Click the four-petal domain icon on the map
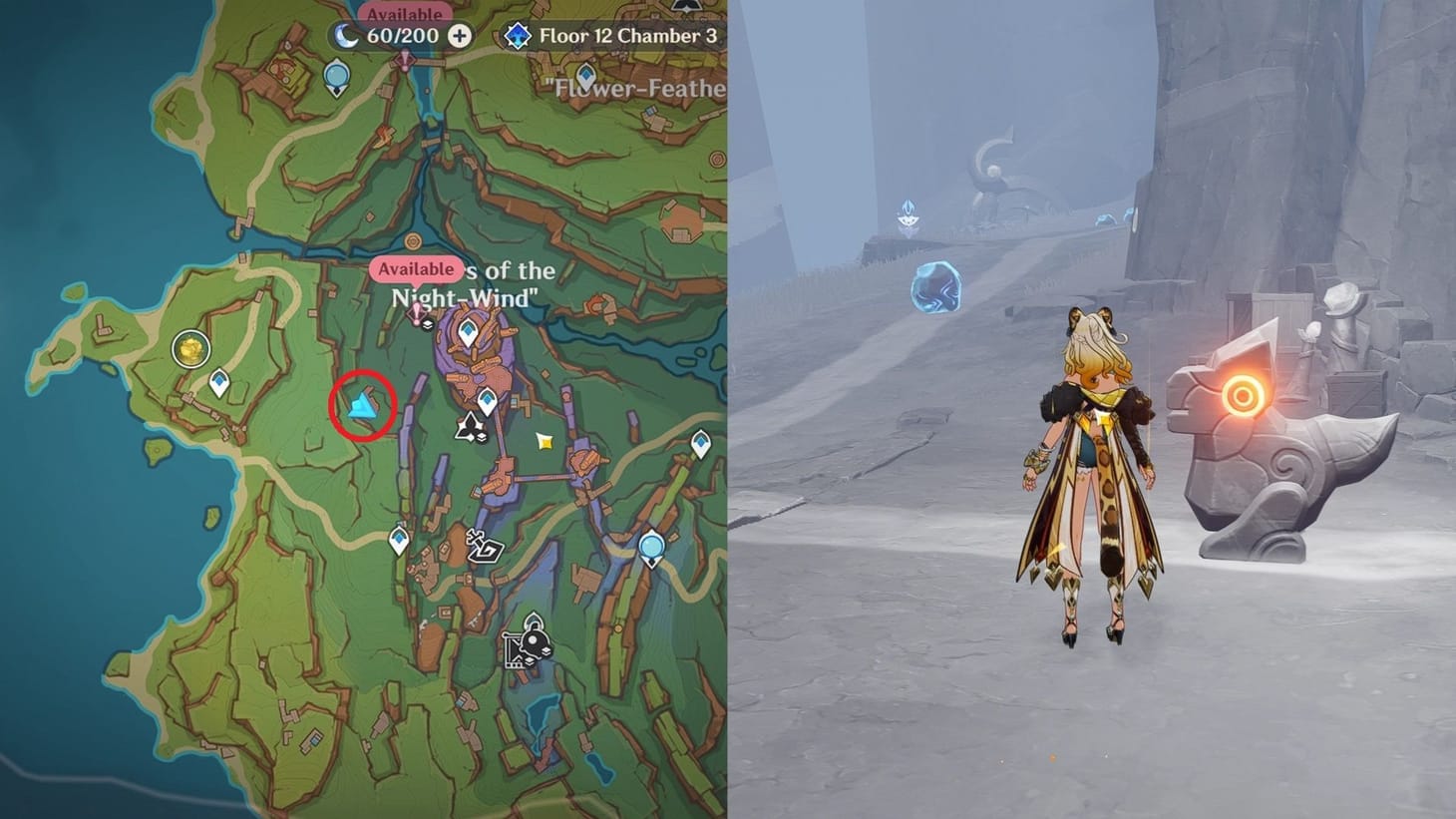This screenshot has width=1456, height=819. [x=470, y=426]
